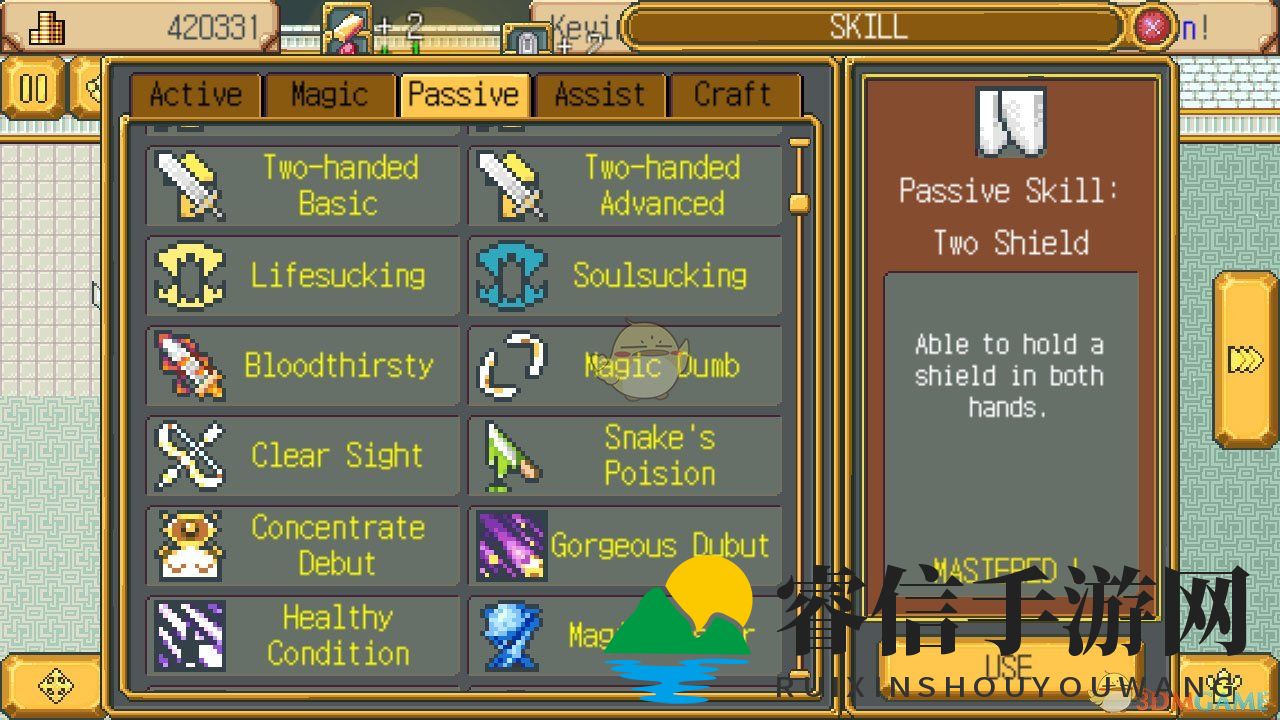The height and width of the screenshot is (720, 1280).
Task: Choose the Two-handed Advanced skill
Action: coord(624,186)
